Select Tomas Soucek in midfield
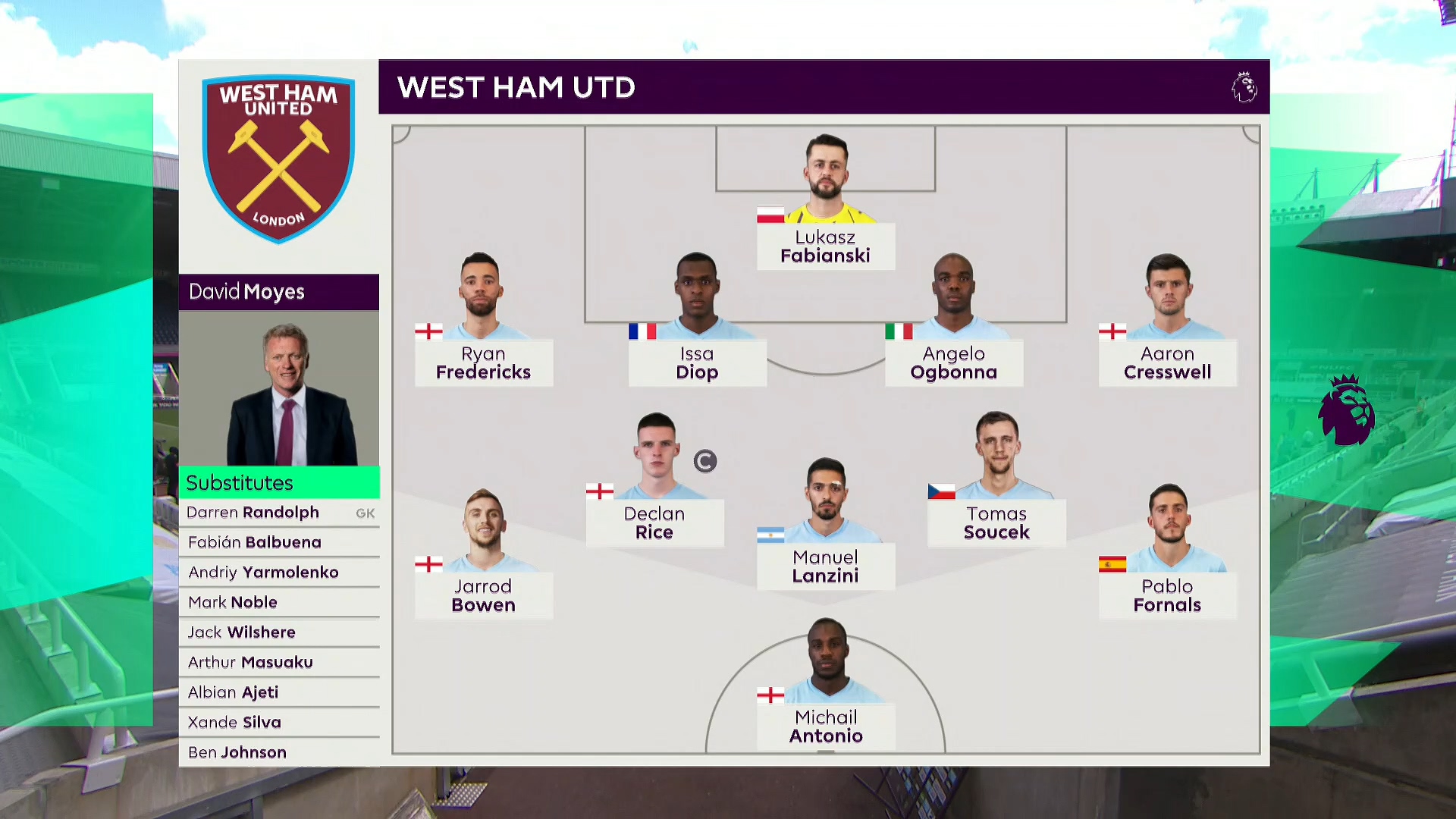Viewport: 1456px width, 819px height. coord(996,522)
